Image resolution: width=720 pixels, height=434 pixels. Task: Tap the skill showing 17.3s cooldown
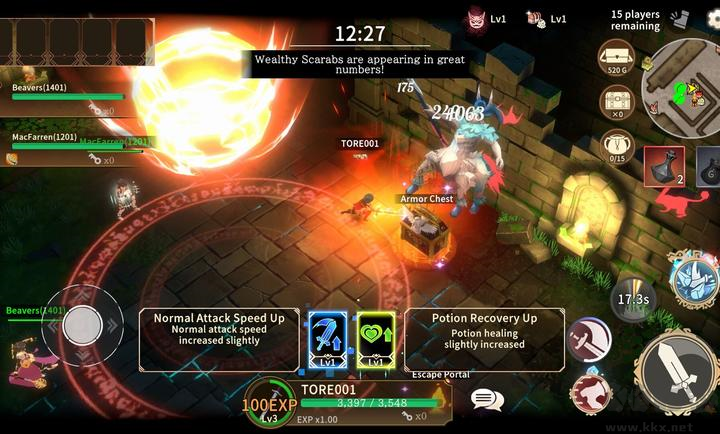click(632, 298)
